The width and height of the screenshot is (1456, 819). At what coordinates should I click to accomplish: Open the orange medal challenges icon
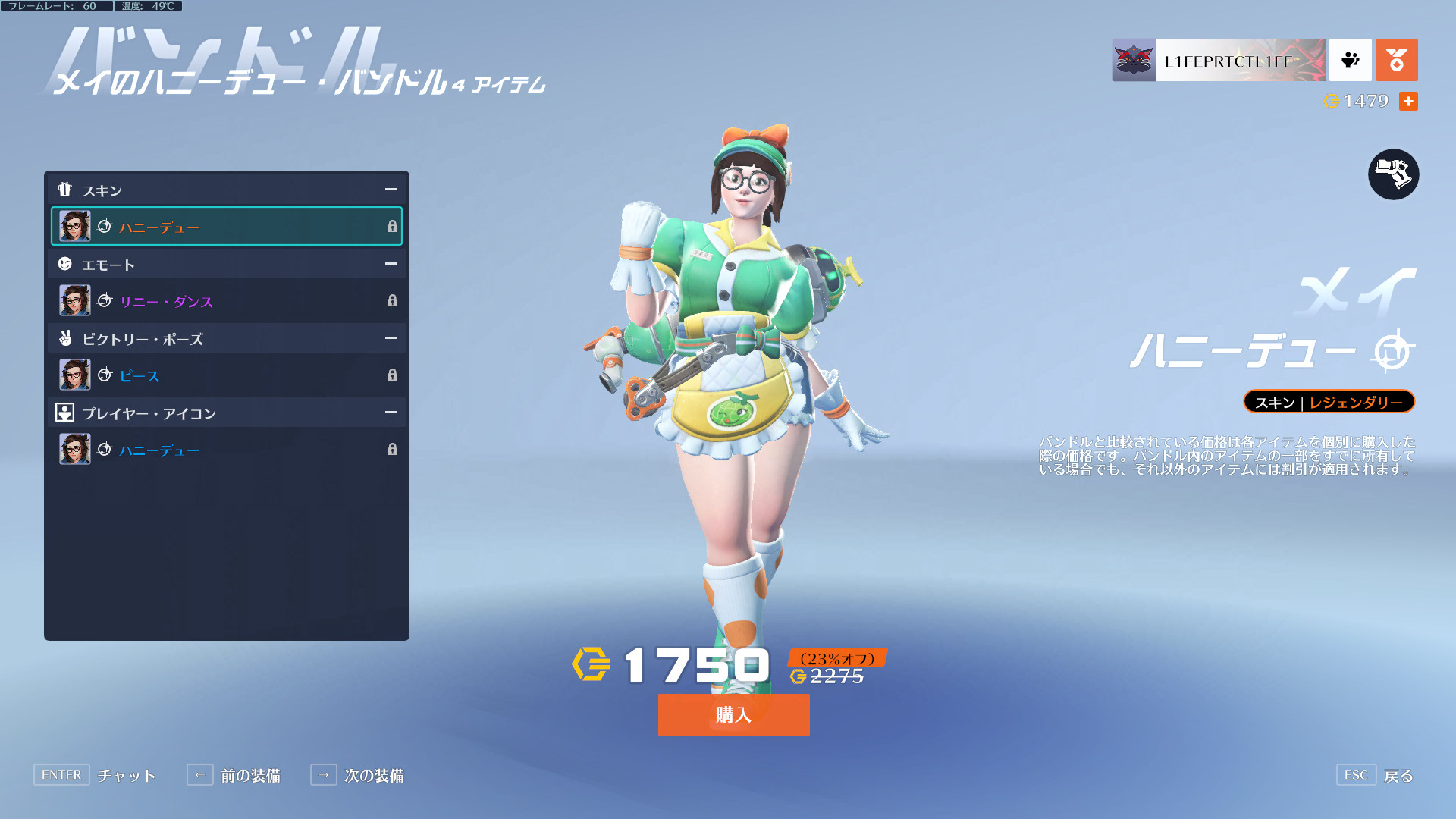coord(1396,60)
